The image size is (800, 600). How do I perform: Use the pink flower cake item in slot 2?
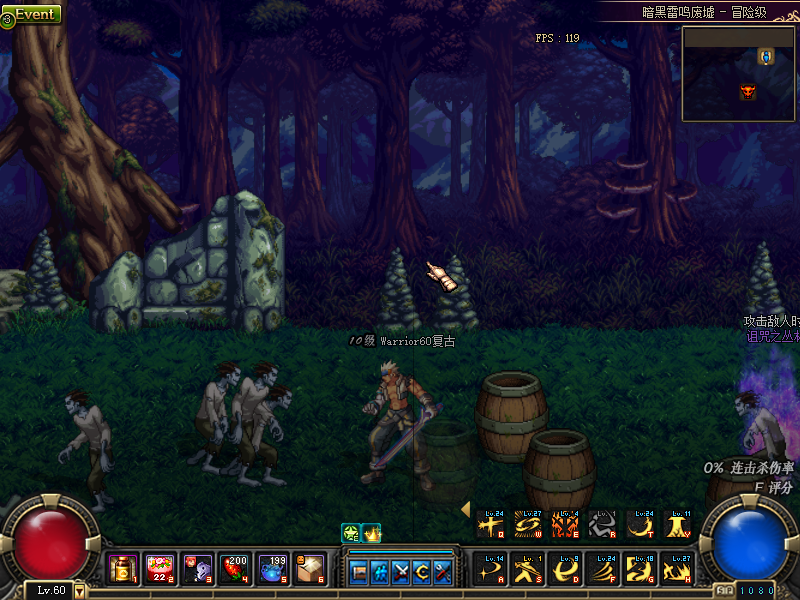160,569
